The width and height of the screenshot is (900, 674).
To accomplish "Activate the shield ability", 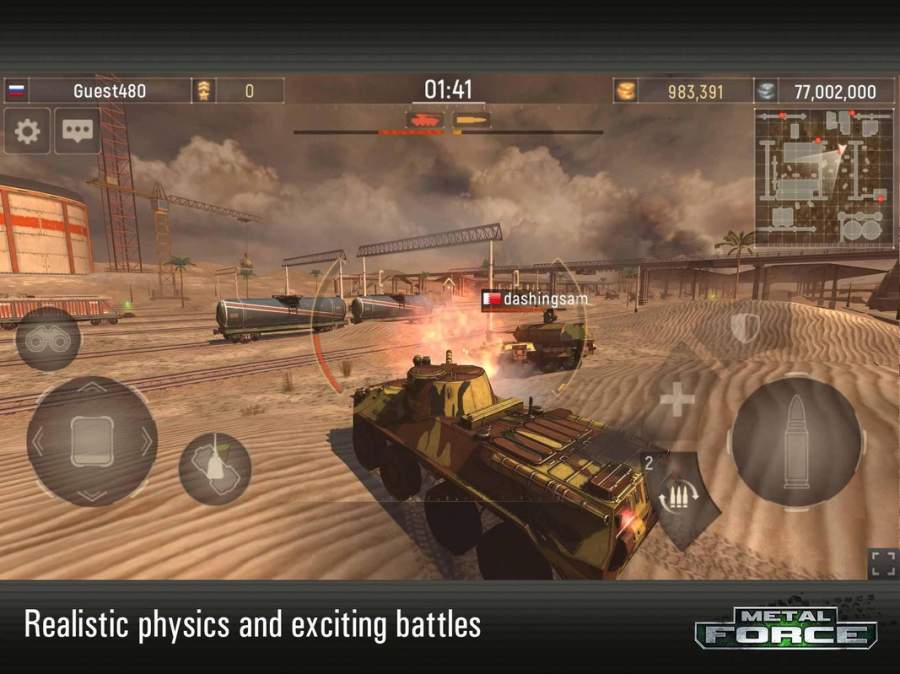I will (744, 329).
